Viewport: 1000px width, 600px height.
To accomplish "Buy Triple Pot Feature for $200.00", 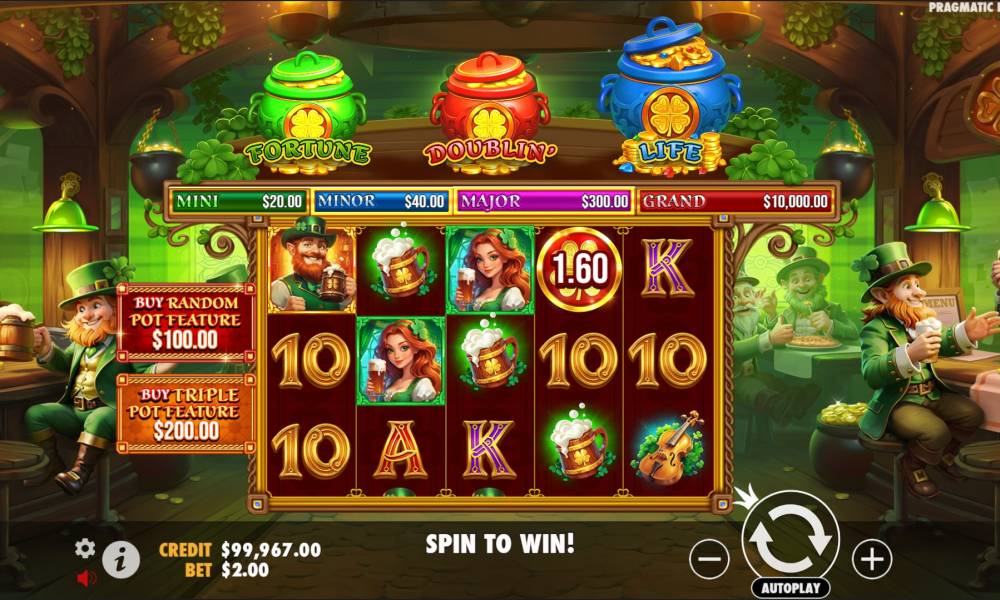I will pos(186,412).
